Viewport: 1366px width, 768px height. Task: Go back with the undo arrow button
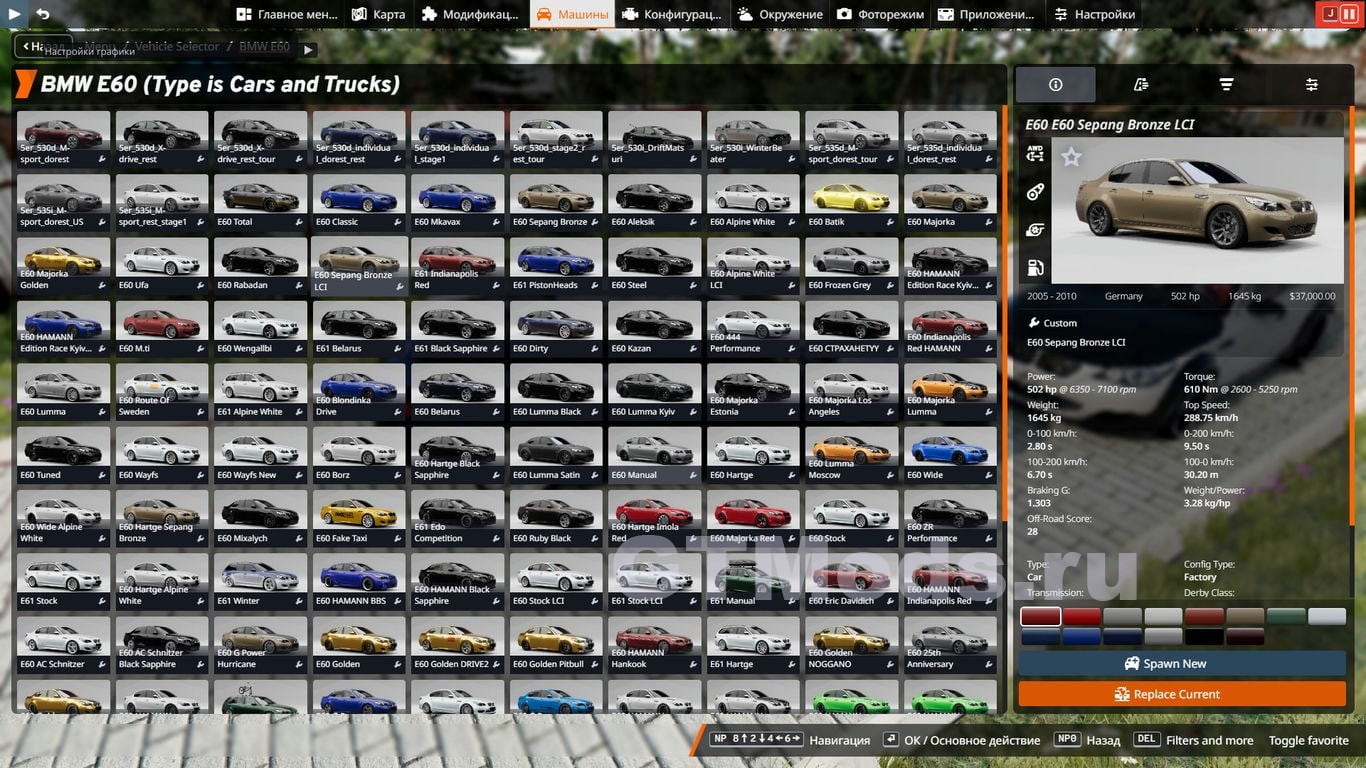point(43,14)
